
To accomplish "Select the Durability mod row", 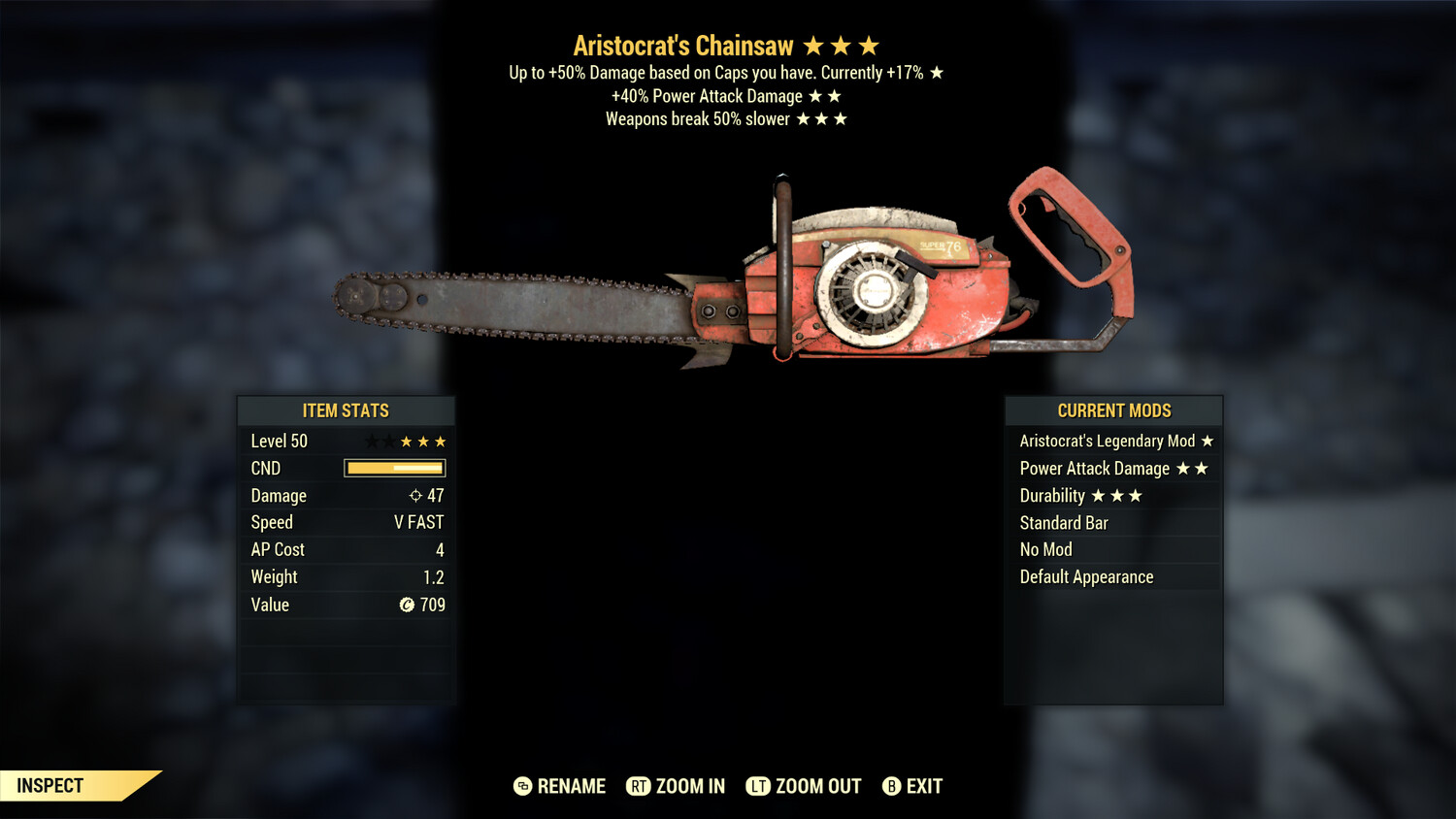I will [x=1113, y=496].
